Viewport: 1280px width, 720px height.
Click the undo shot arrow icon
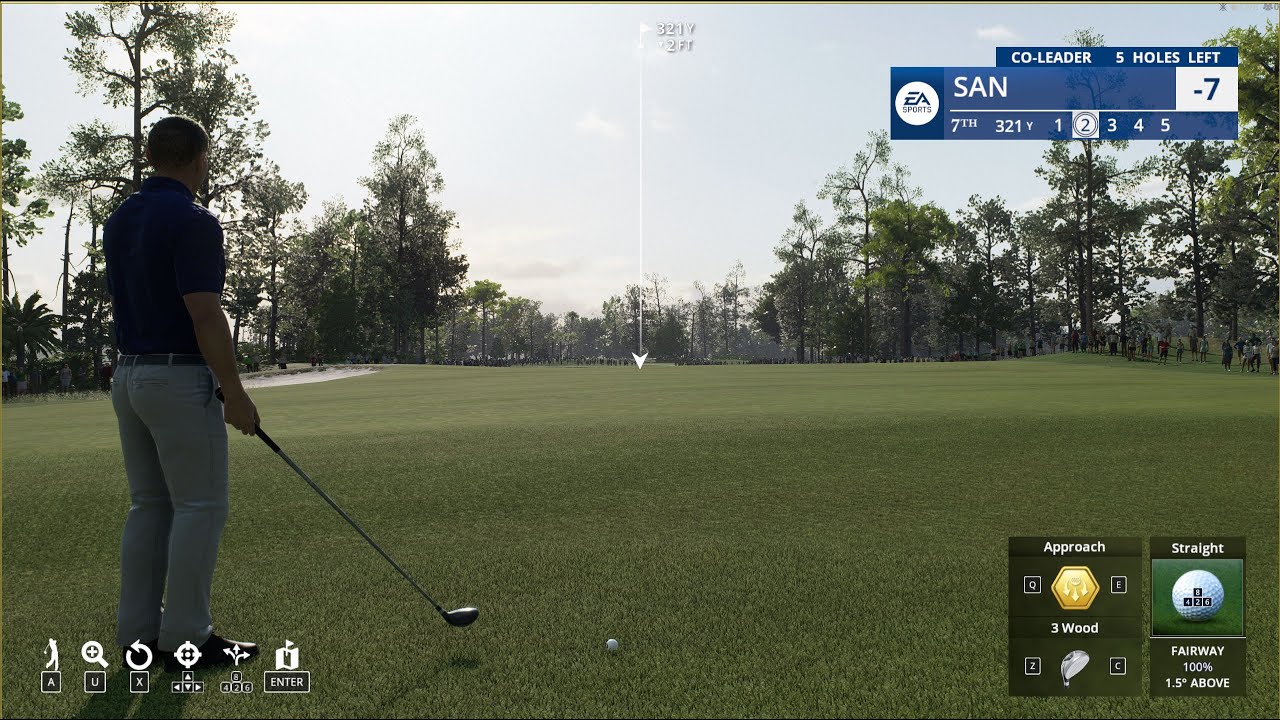click(x=139, y=656)
